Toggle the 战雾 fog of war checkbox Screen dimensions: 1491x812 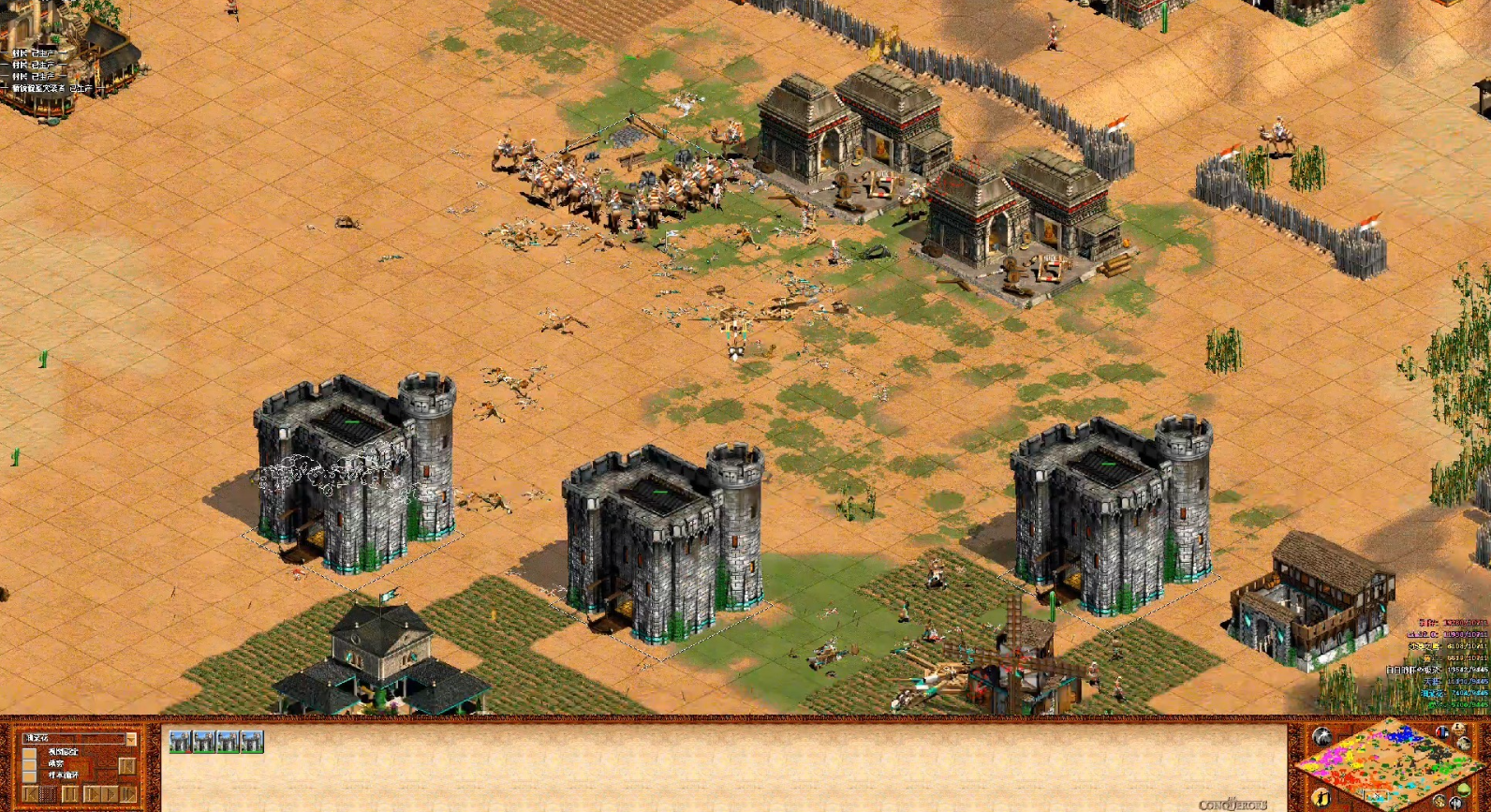point(29,764)
